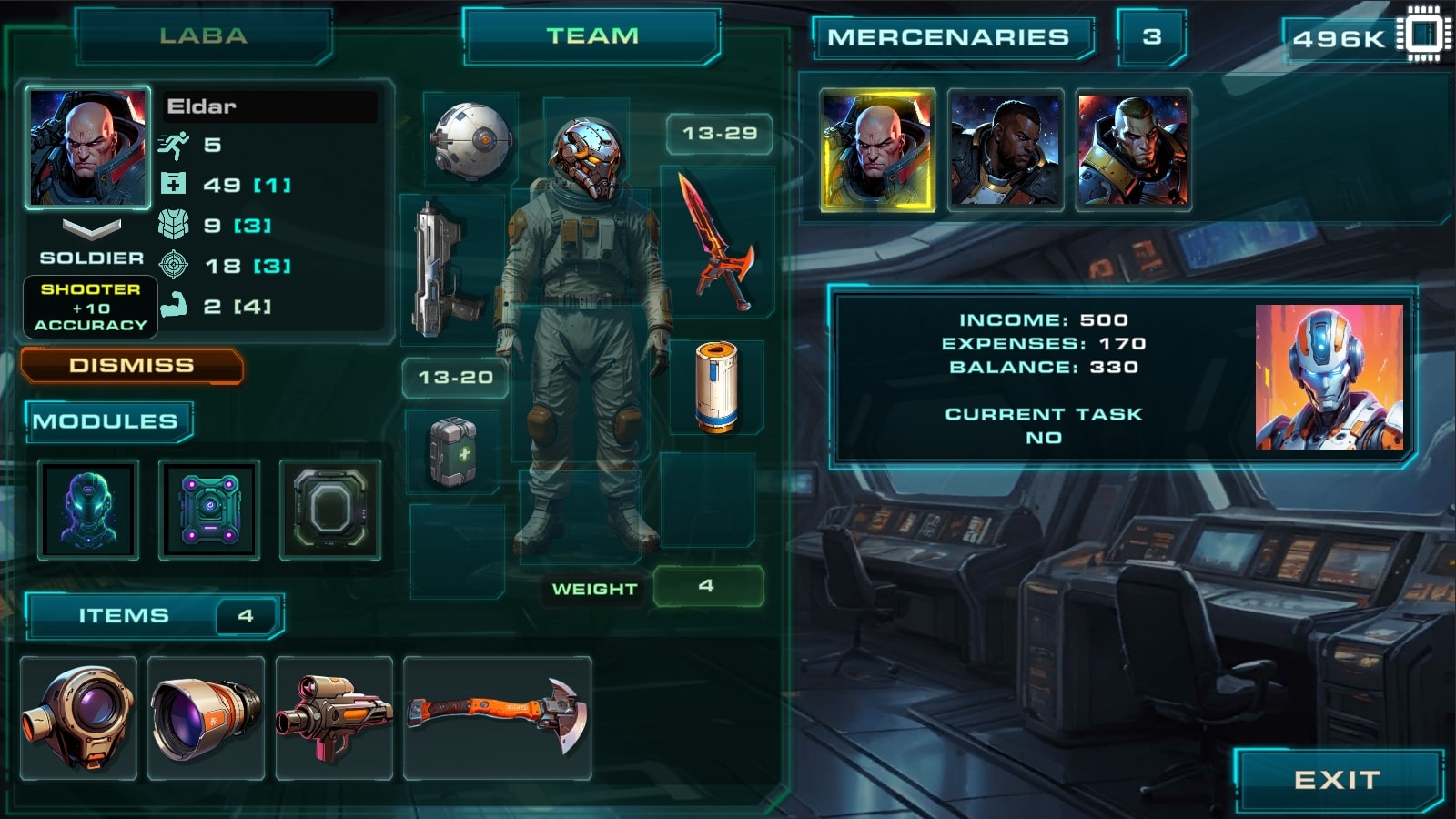
Task: Toggle the SHOOTER +10 ACCURACY perk badge
Action: click(89, 307)
